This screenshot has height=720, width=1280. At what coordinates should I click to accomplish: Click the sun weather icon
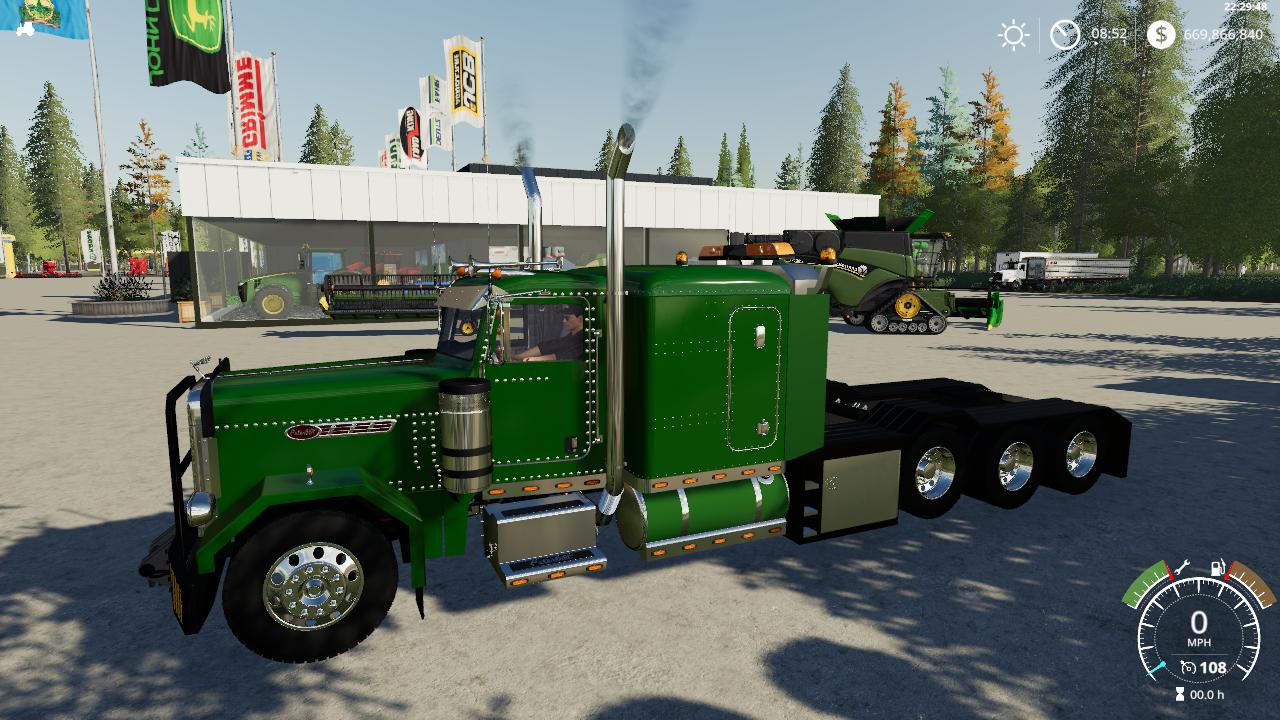click(x=1013, y=35)
